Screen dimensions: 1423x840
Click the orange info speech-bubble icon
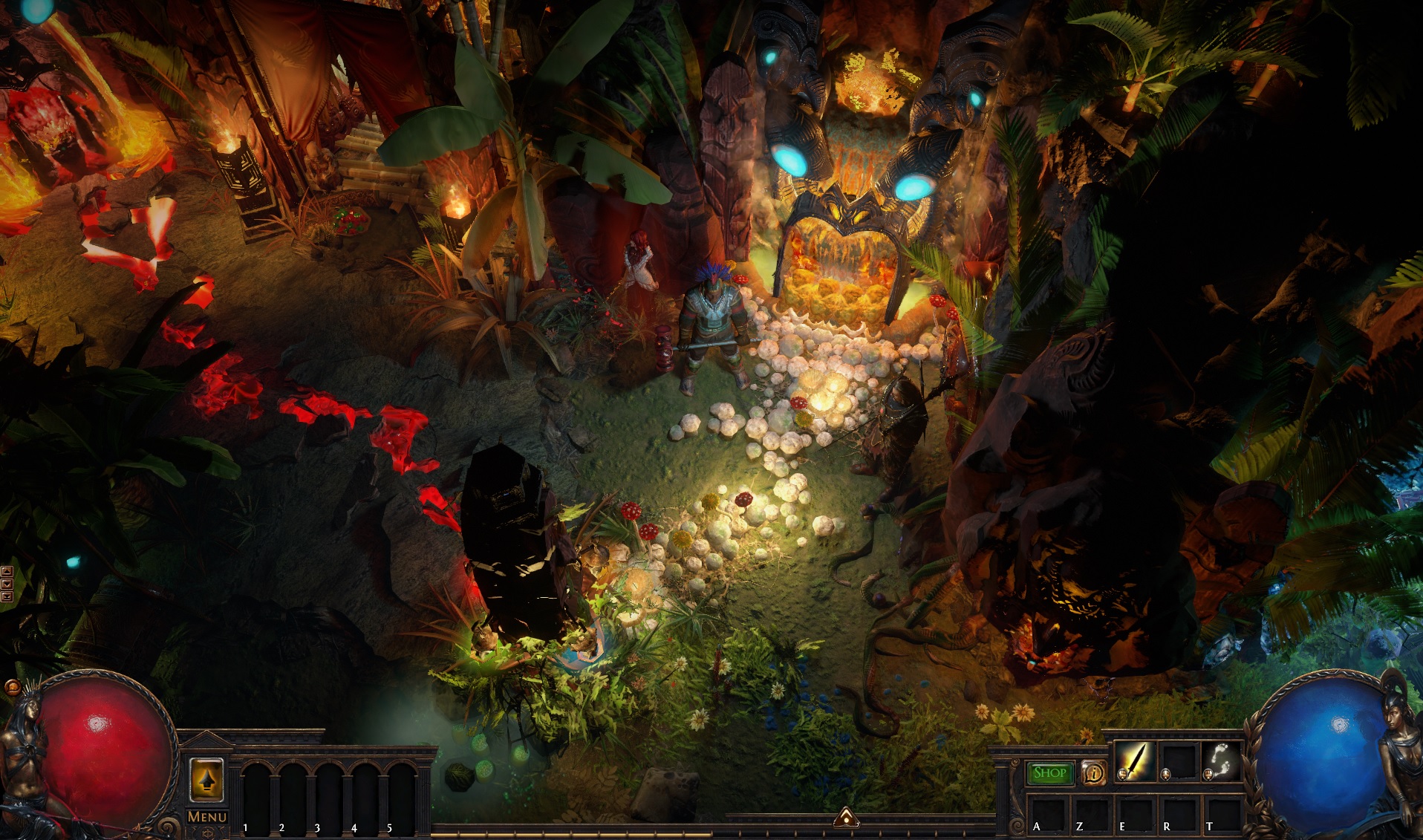[1093, 773]
